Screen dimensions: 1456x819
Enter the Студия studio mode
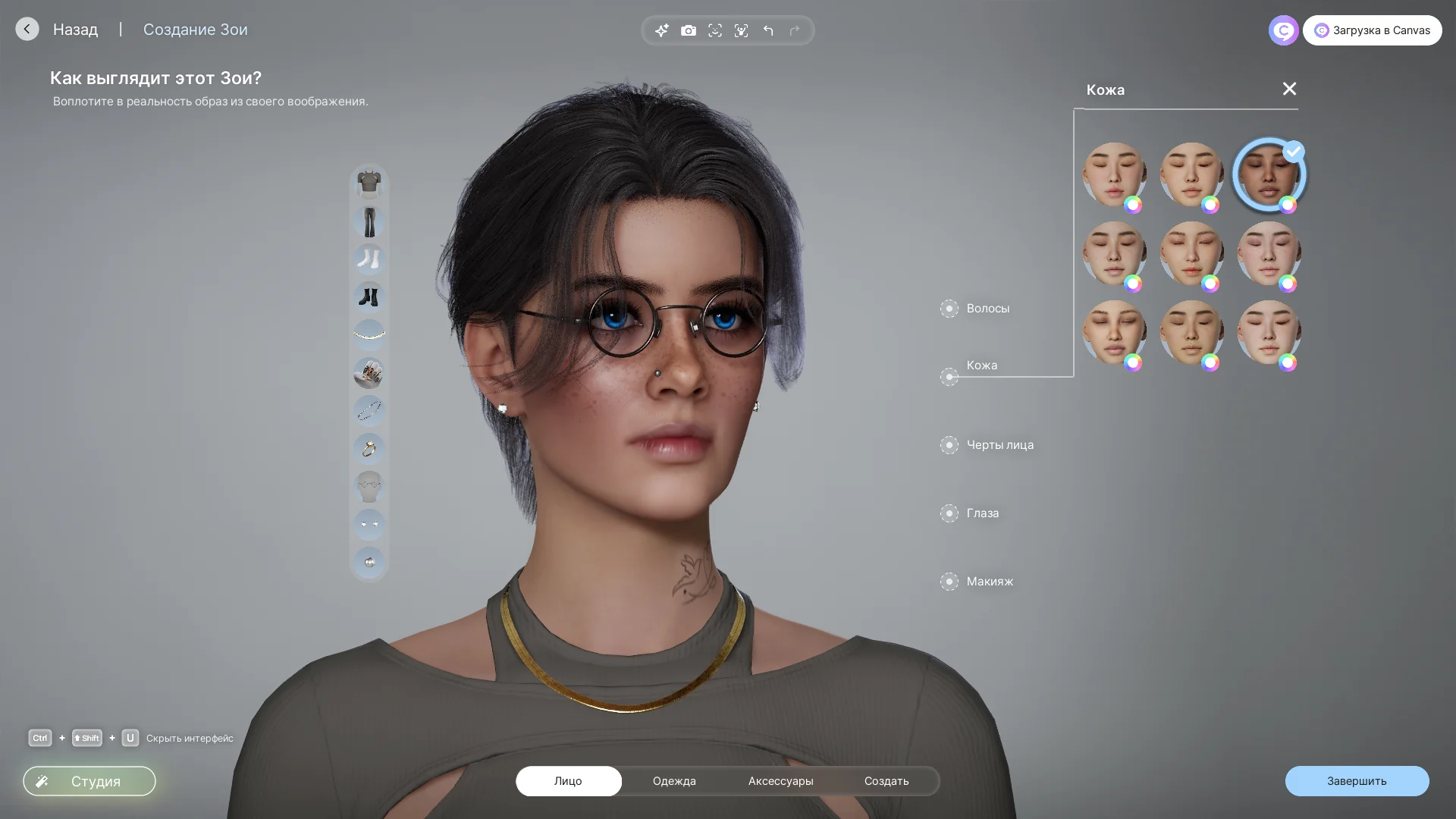pos(89,781)
